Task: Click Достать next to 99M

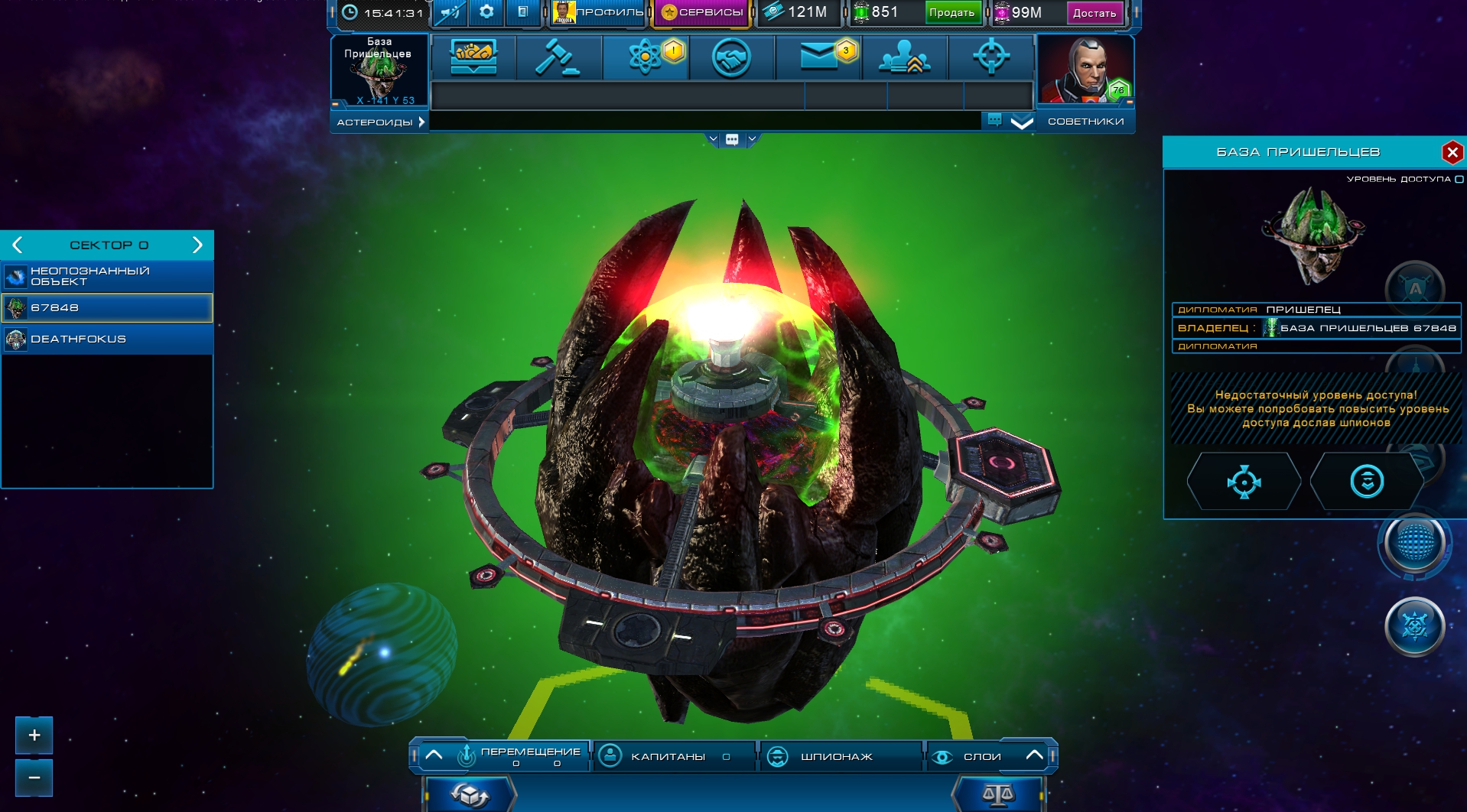Action: (1095, 12)
